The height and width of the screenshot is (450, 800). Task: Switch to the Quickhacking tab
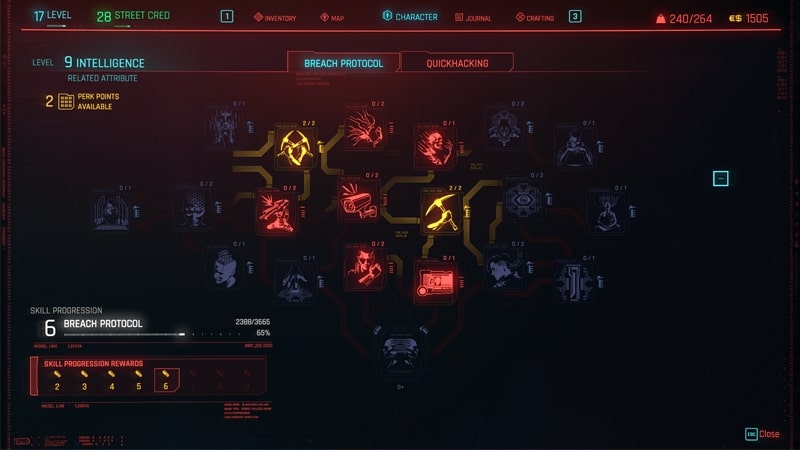(457, 63)
